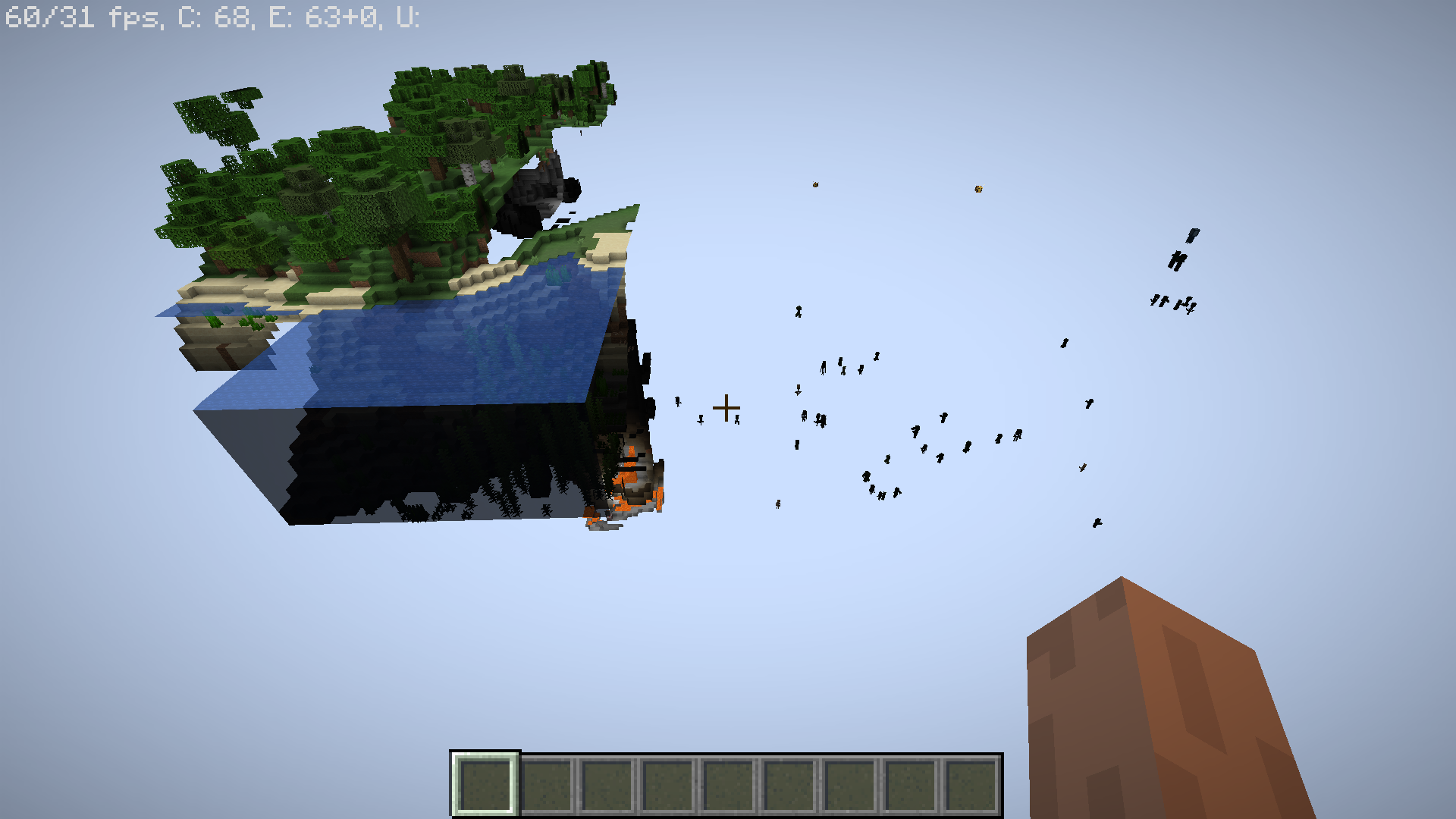Select the fourth hotbar slot
The width and height of the screenshot is (1456, 819).
pos(666,784)
